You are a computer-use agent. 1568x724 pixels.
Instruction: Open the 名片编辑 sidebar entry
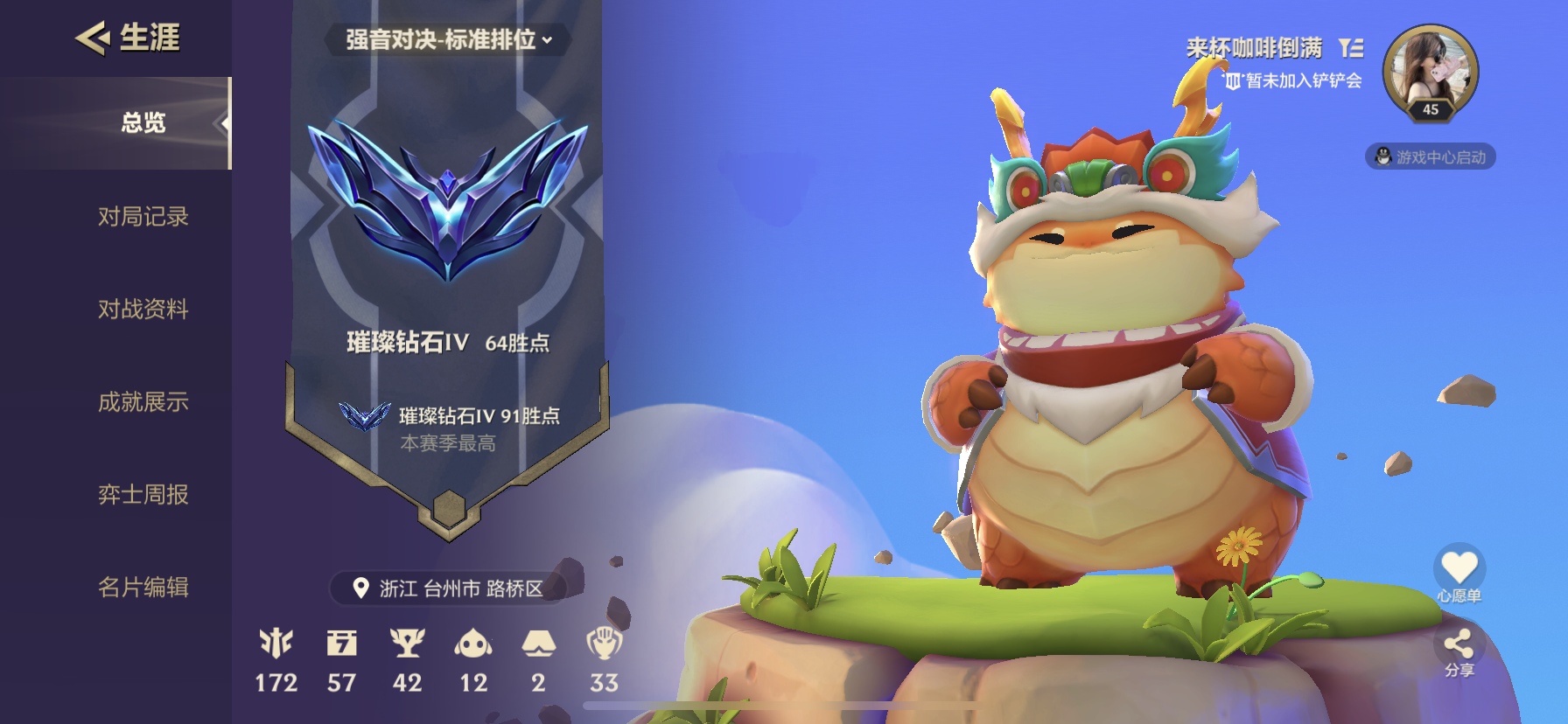coord(143,588)
